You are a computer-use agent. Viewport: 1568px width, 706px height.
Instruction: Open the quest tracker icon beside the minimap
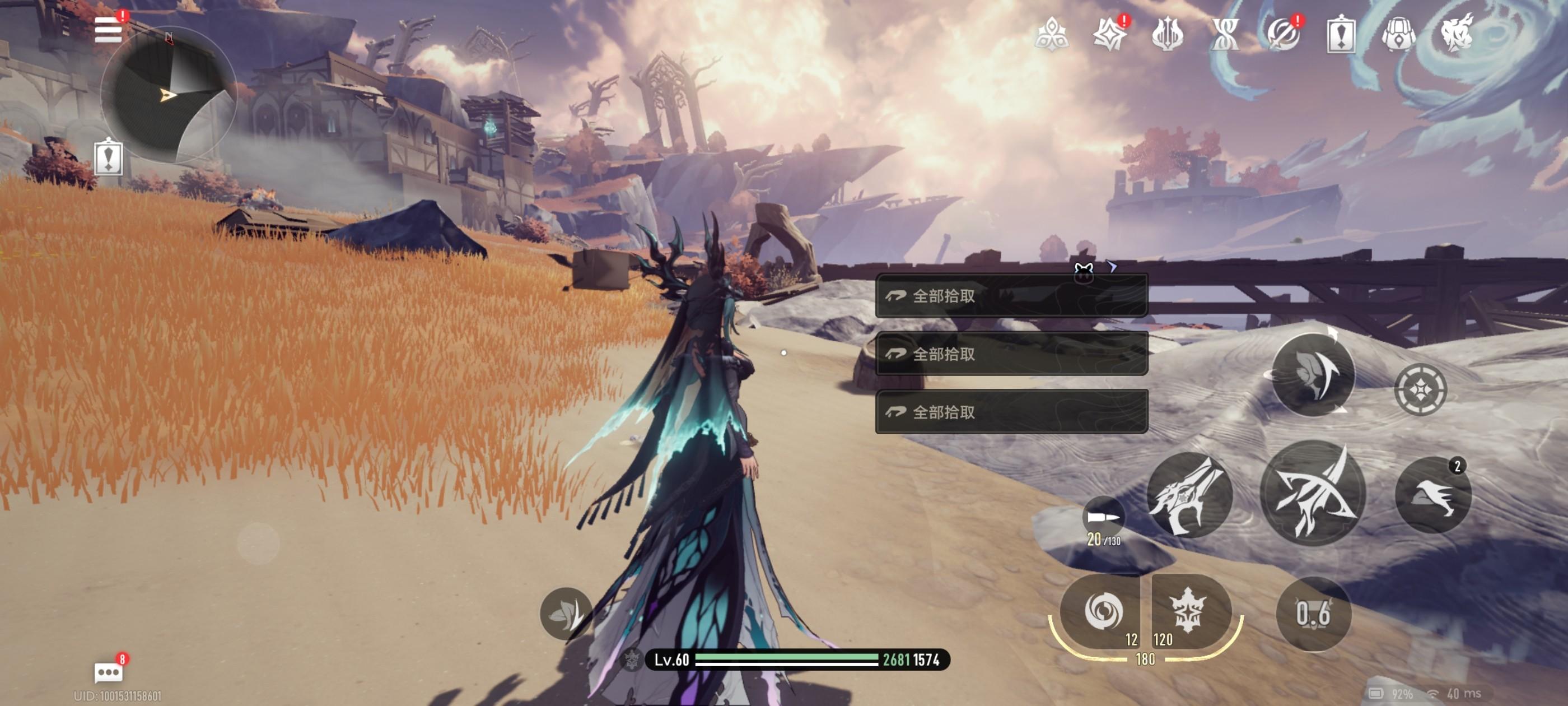coord(108,158)
